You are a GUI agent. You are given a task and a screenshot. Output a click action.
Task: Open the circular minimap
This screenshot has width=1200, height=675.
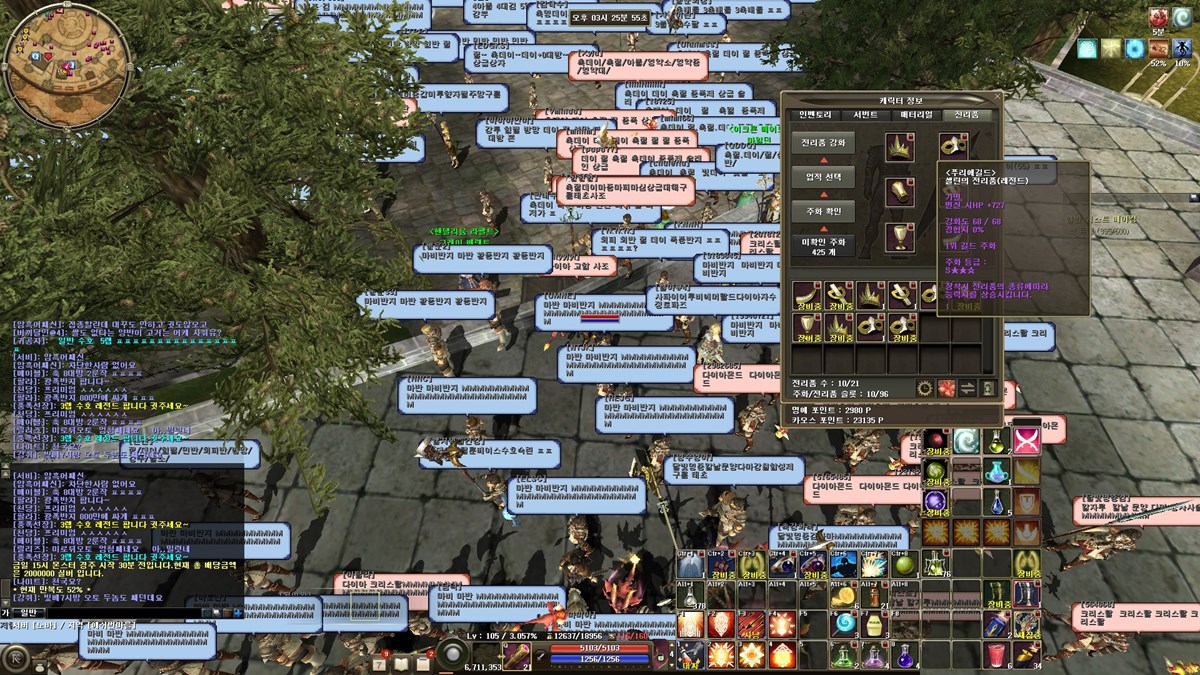tap(66, 66)
